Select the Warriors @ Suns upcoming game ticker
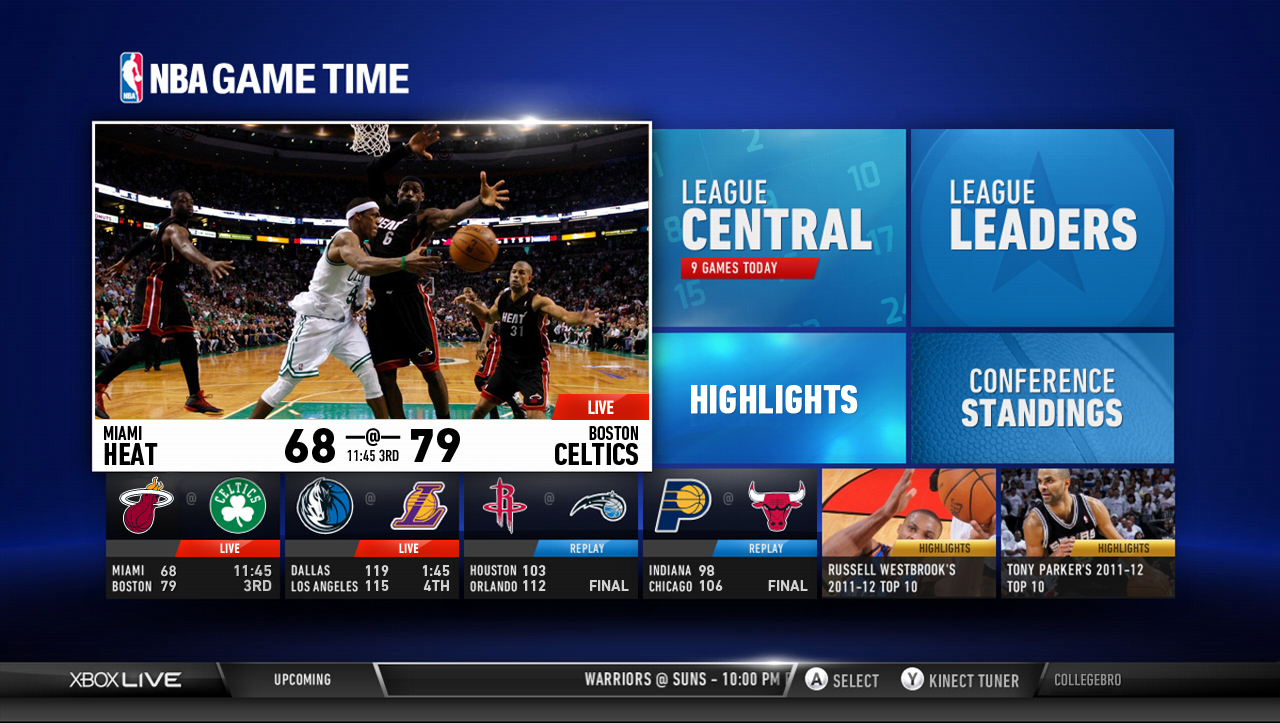 click(682, 680)
